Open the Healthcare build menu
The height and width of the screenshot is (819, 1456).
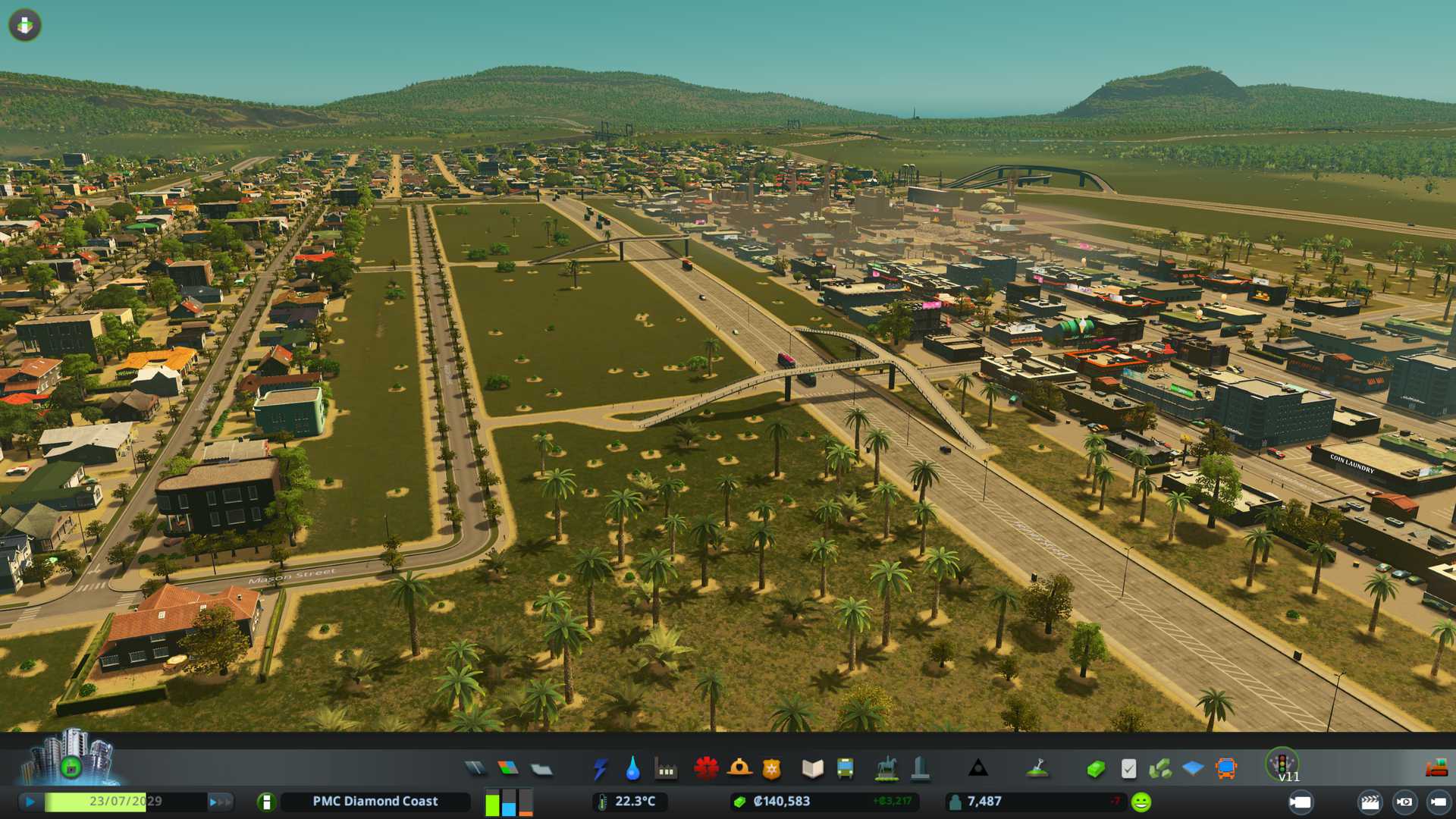click(706, 768)
